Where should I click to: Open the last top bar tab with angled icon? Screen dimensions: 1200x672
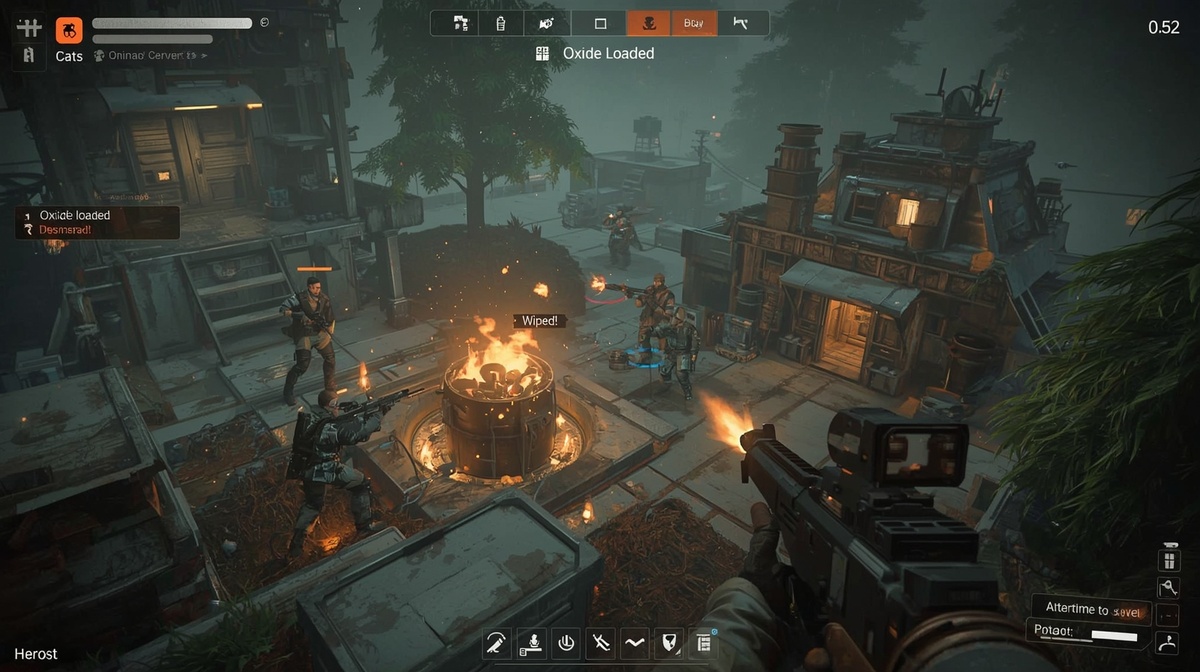point(741,23)
